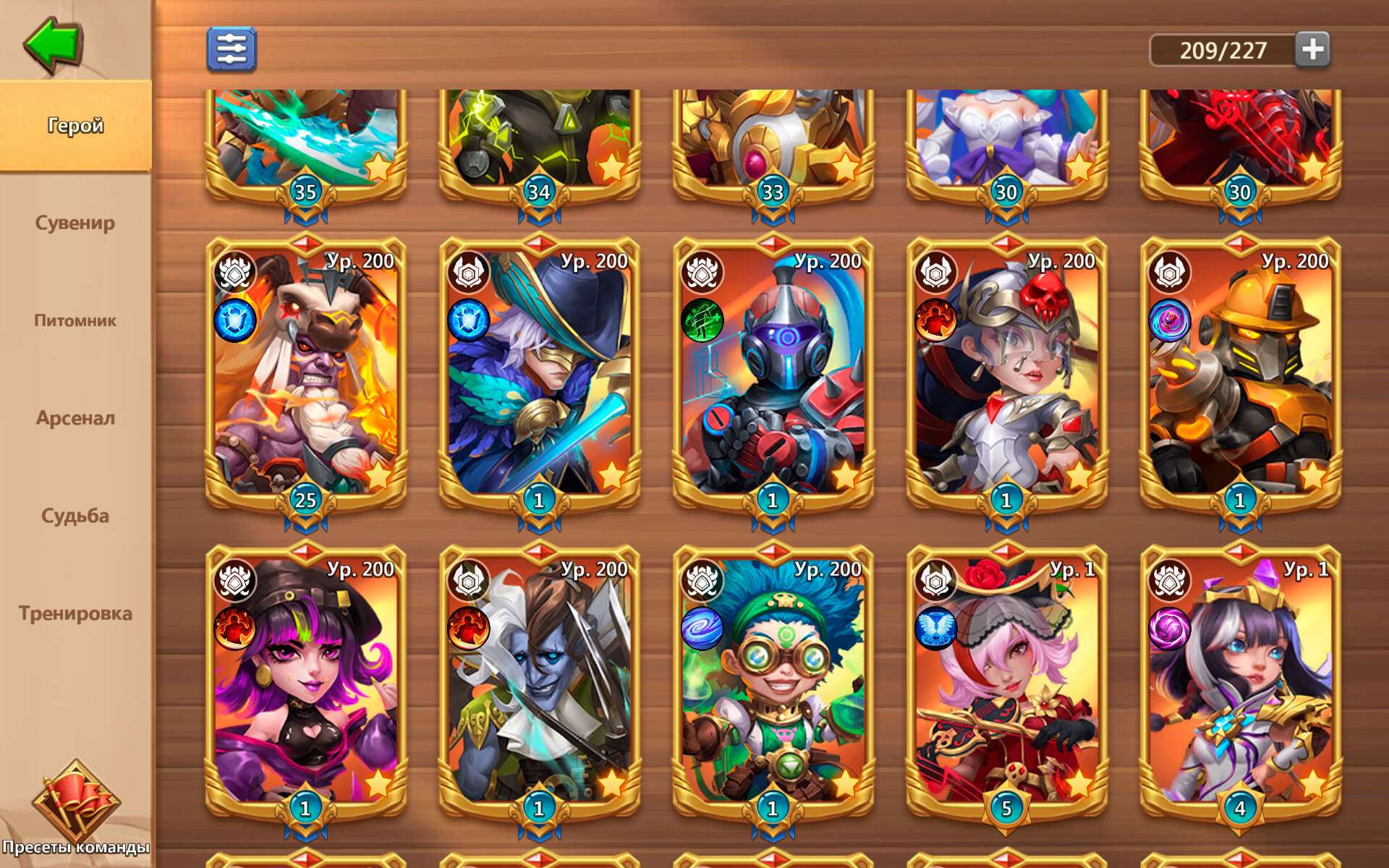1389x868 pixels.
Task: Click the 209/227 hero capacity bar
Action: [1223, 50]
